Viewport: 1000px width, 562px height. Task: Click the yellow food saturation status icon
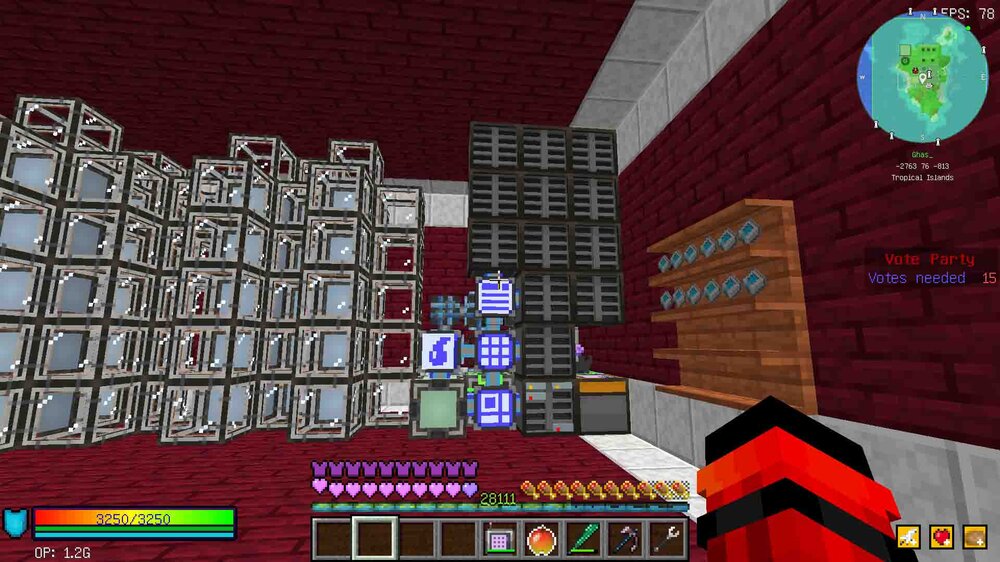point(974,538)
